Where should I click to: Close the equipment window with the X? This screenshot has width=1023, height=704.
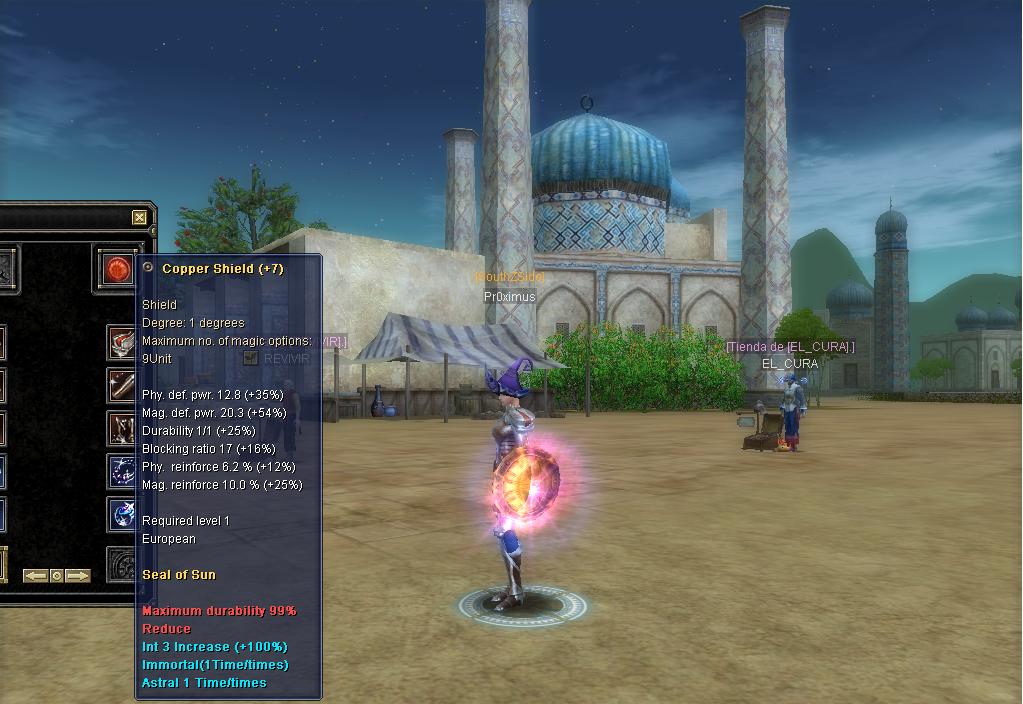(x=139, y=217)
